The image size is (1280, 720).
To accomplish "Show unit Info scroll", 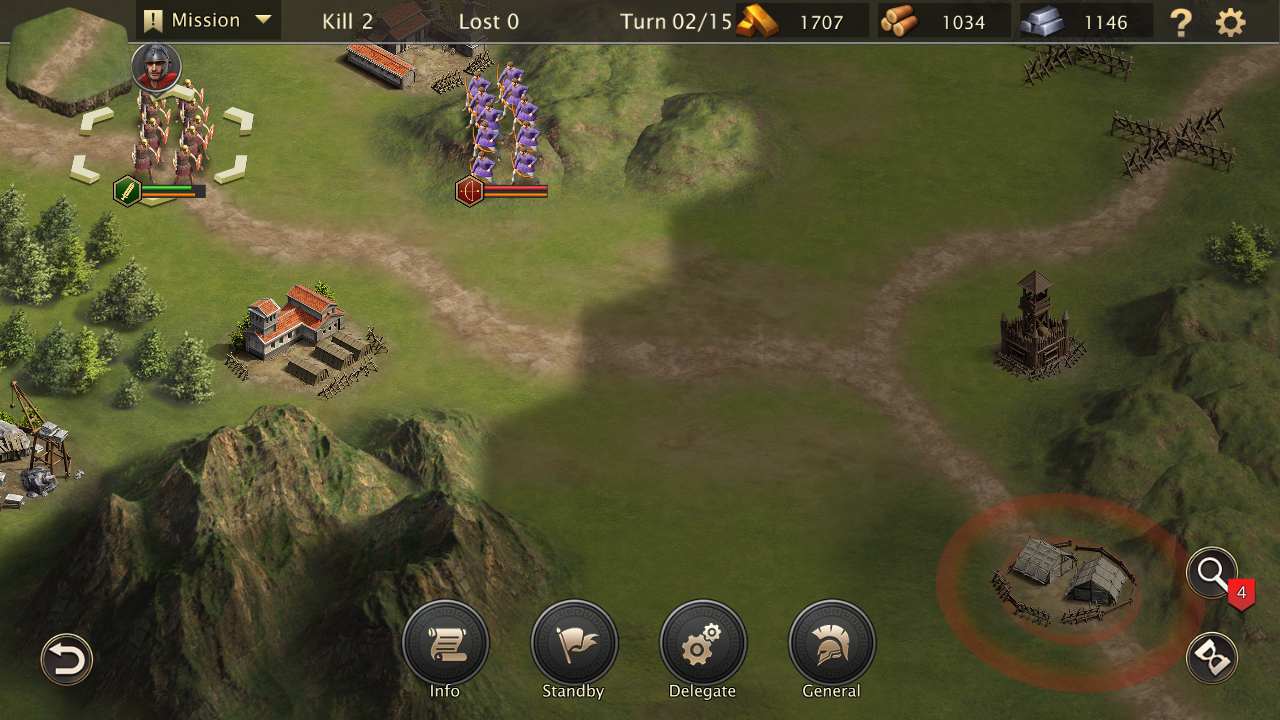I will point(445,644).
